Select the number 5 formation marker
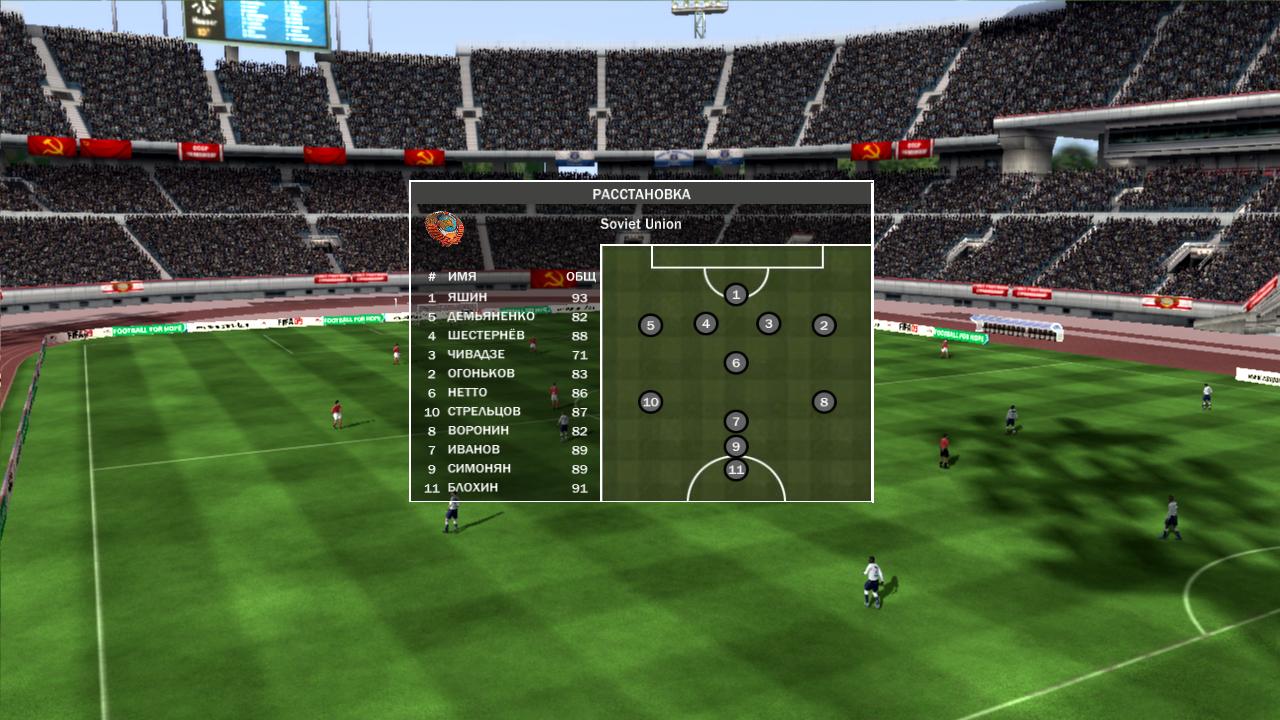The image size is (1280, 720). pos(650,325)
